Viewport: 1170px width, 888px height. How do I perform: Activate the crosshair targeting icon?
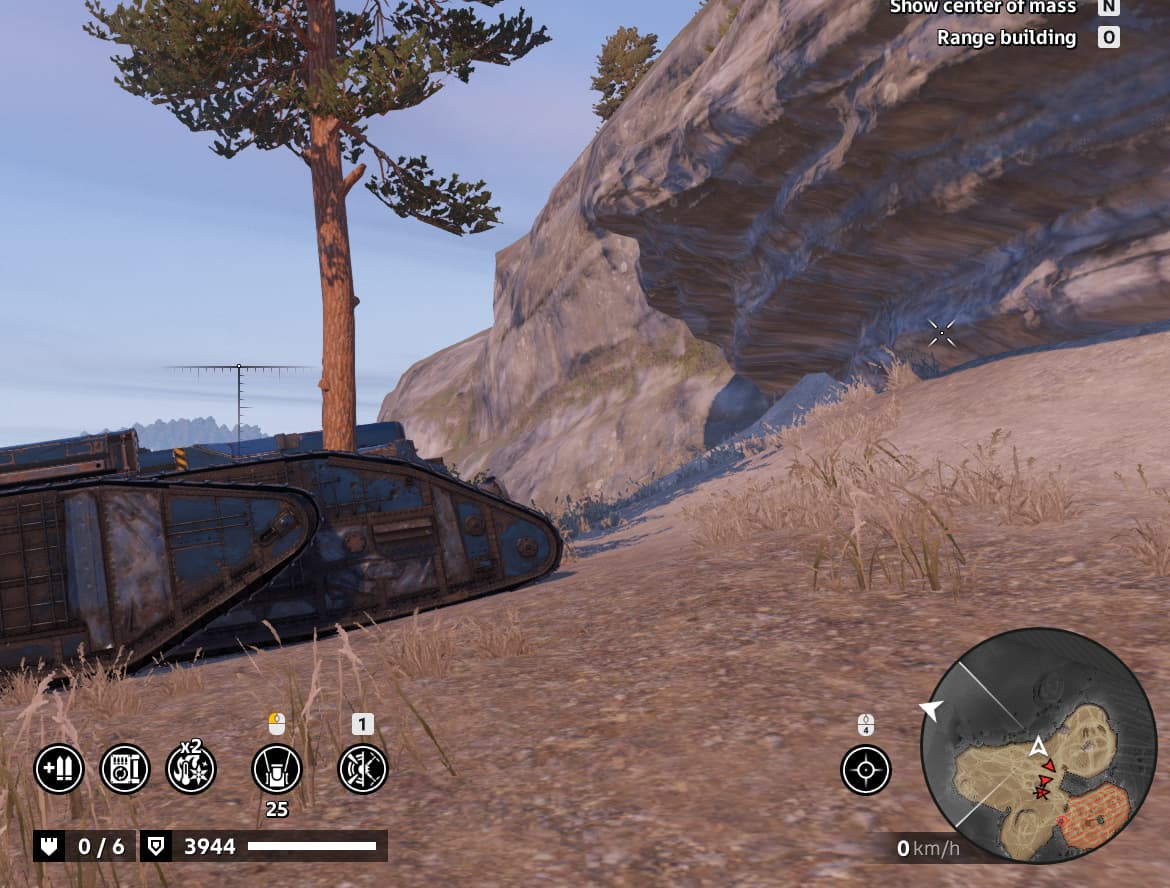click(x=866, y=769)
